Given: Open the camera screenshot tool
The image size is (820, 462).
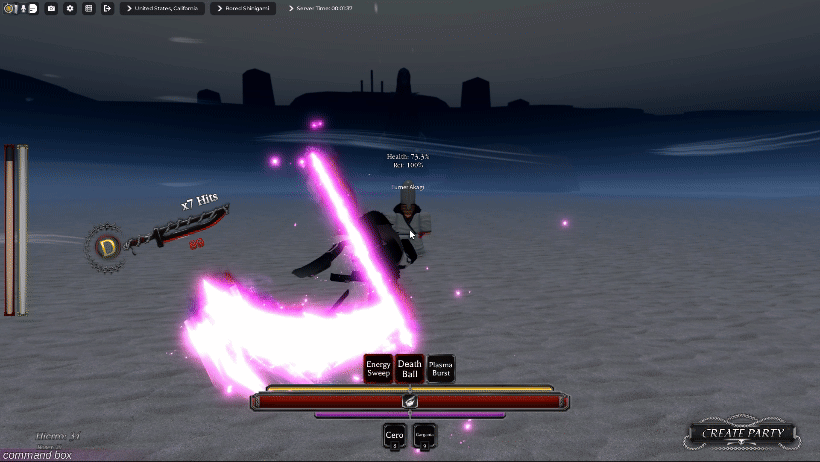Looking at the screenshot, I should pyautogui.click(x=51, y=8).
